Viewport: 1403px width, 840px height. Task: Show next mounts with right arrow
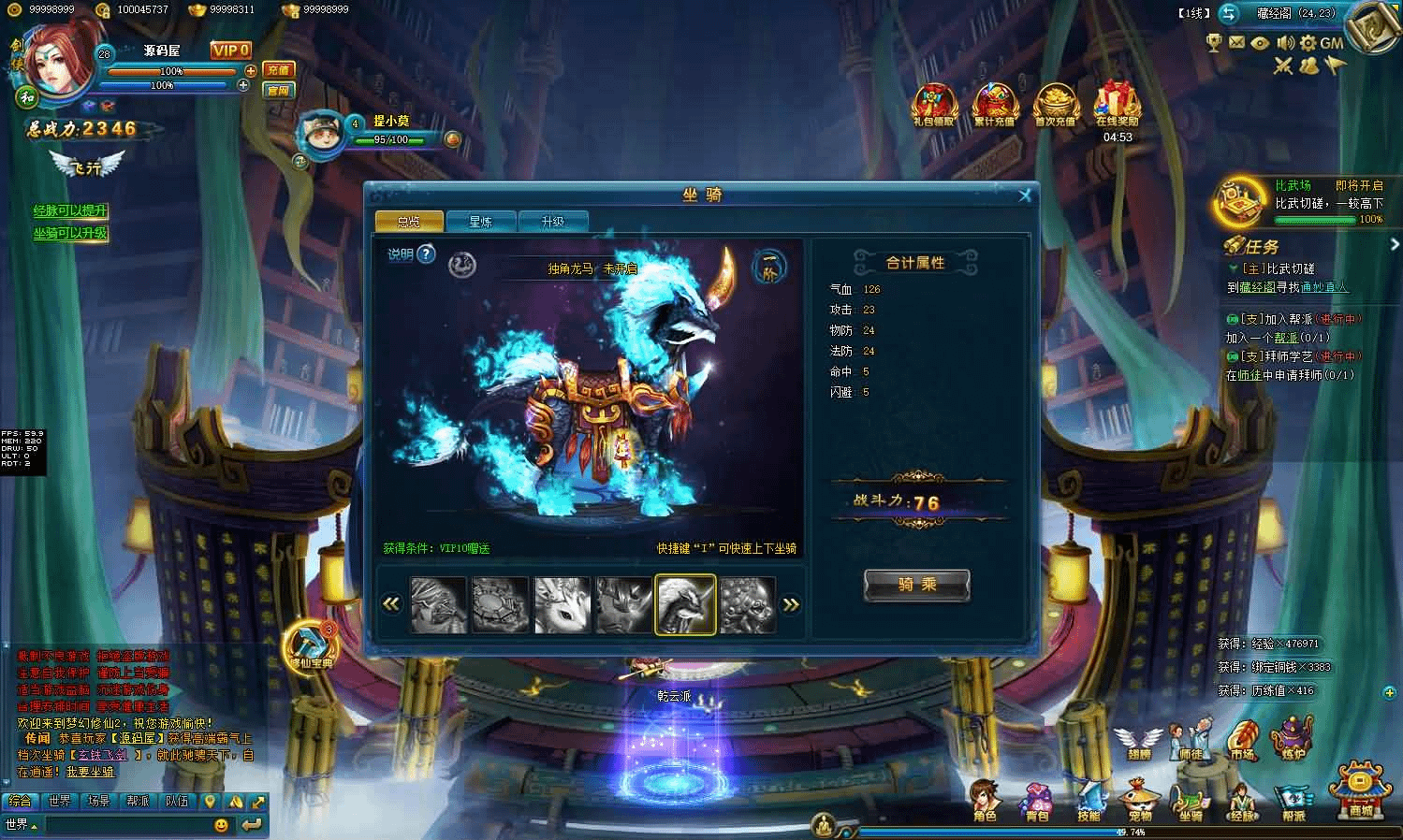click(791, 604)
